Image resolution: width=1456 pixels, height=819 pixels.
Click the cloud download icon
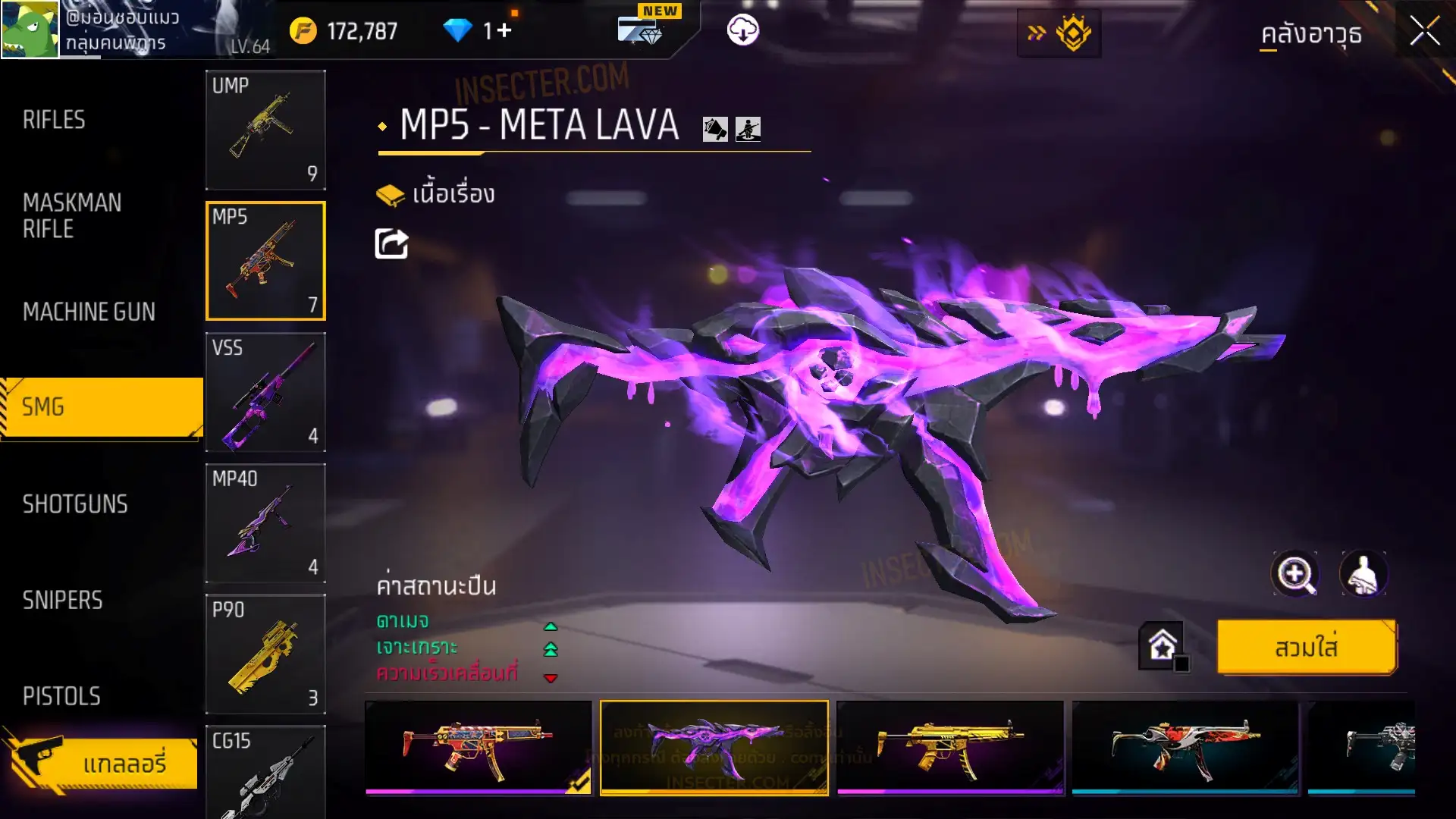coord(742,30)
